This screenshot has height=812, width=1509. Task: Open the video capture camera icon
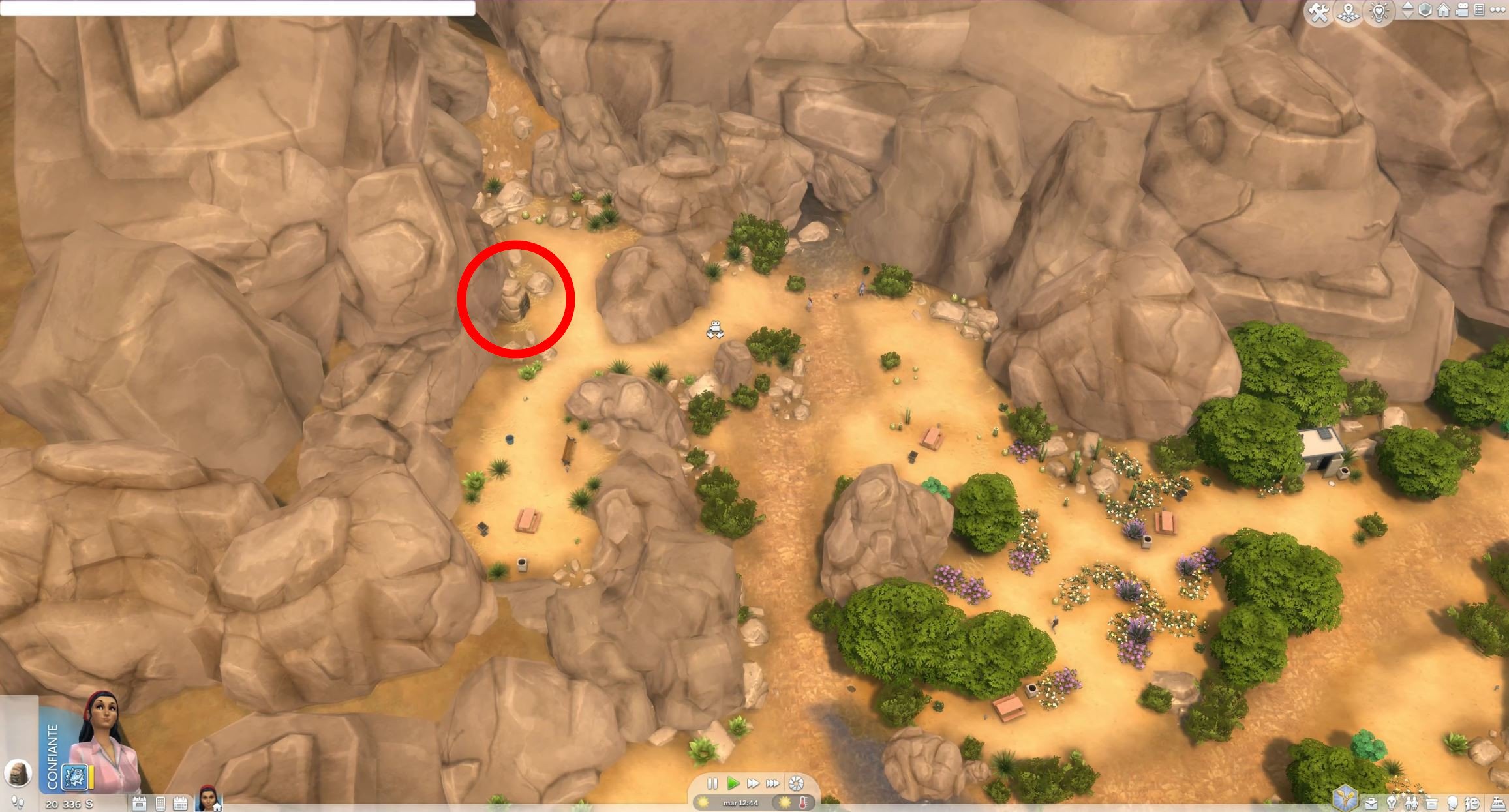coord(1461,10)
